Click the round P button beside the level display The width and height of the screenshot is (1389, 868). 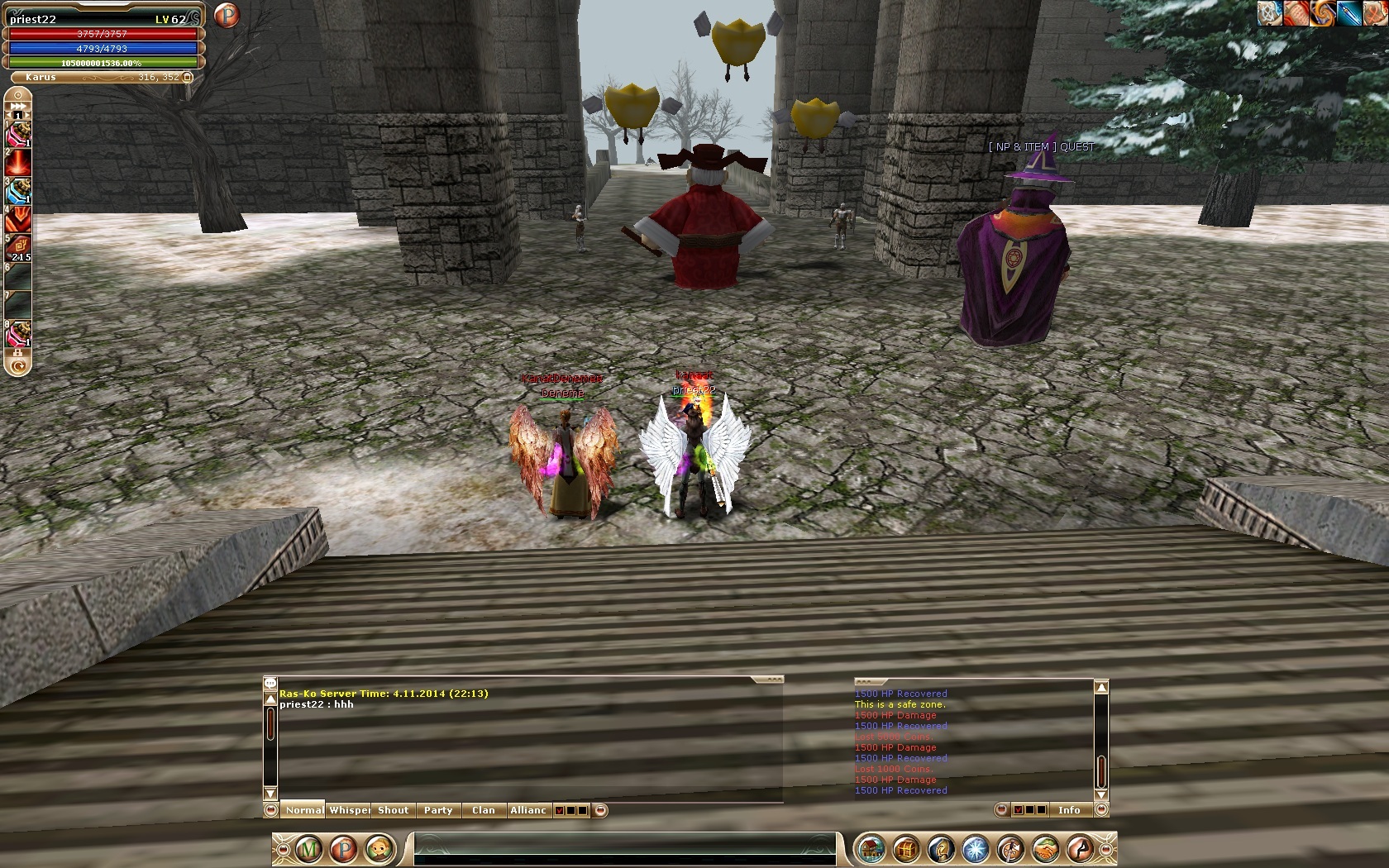pyautogui.click(x=226, y=15)
